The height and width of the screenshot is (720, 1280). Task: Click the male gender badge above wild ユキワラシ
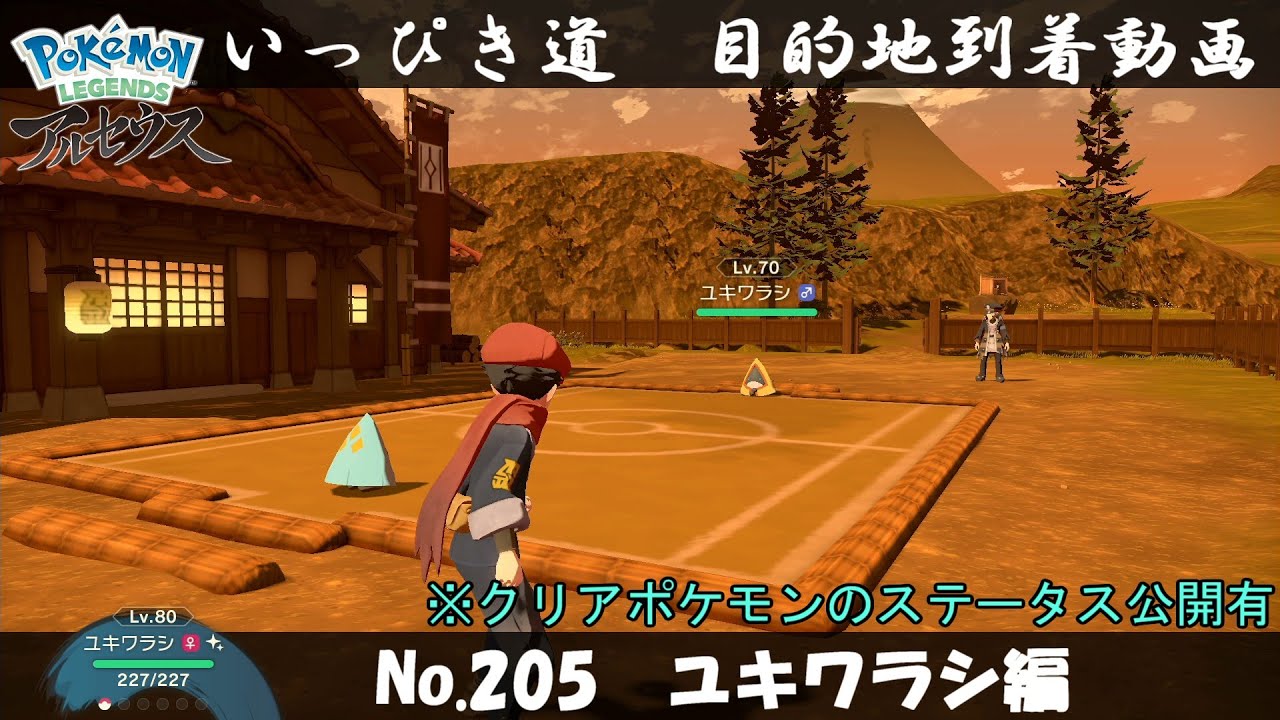(806, 292)
